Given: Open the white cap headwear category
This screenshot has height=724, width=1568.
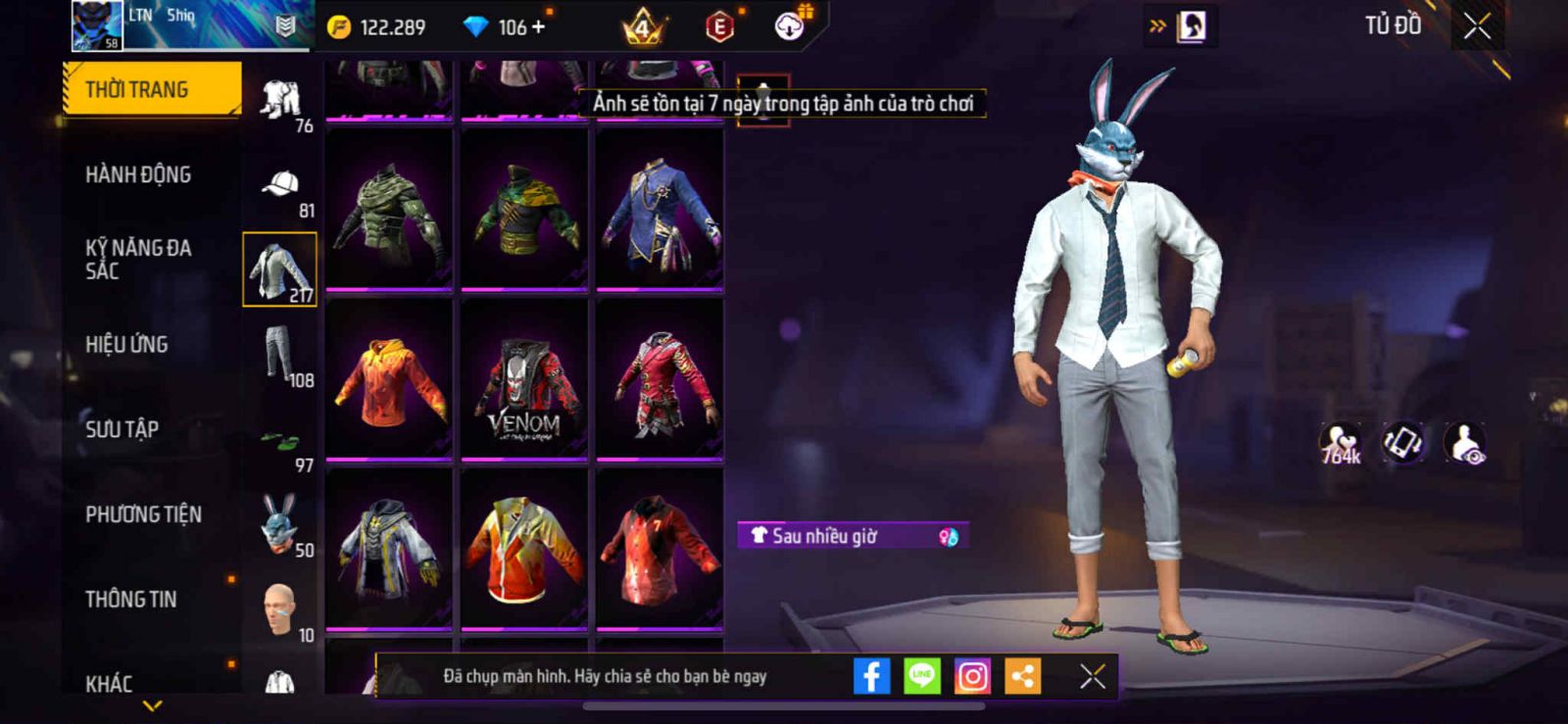Looking at the screenshot, I should (x=280, y=185).
